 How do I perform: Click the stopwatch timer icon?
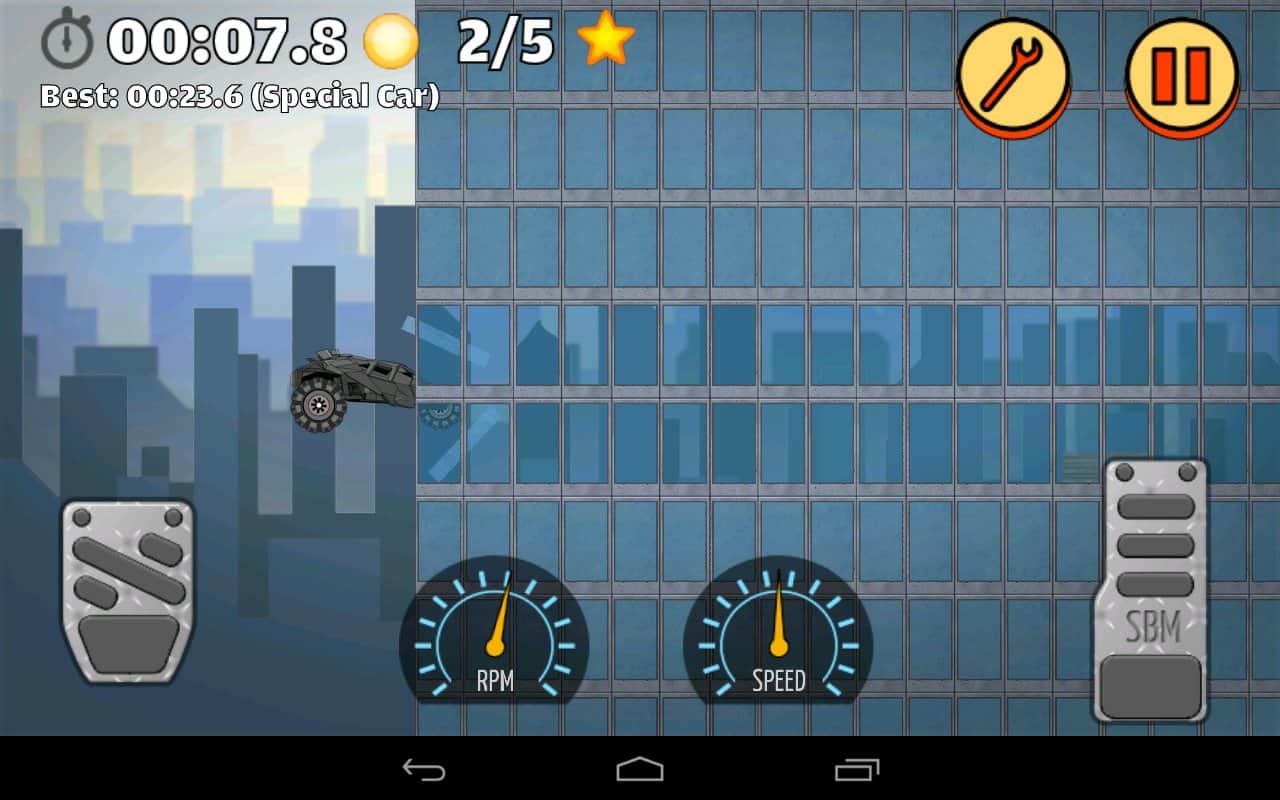(x=66, y=42)
